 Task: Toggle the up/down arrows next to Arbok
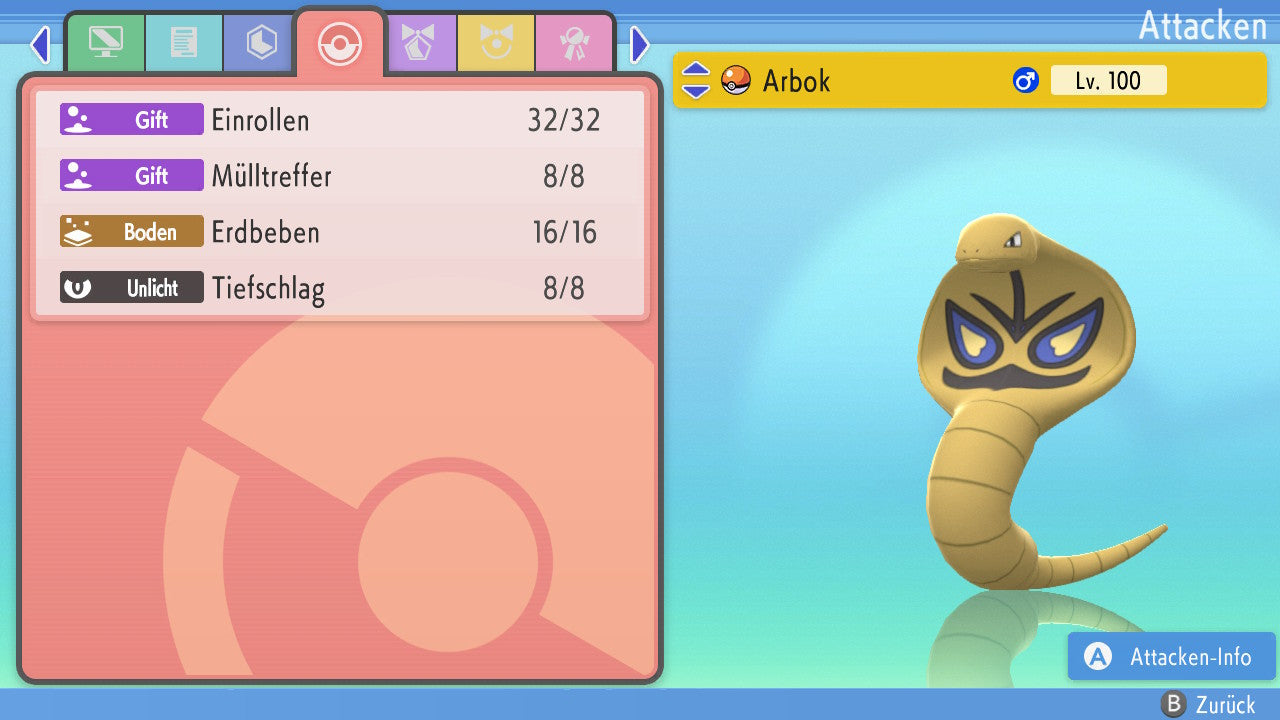click(696, 80)
